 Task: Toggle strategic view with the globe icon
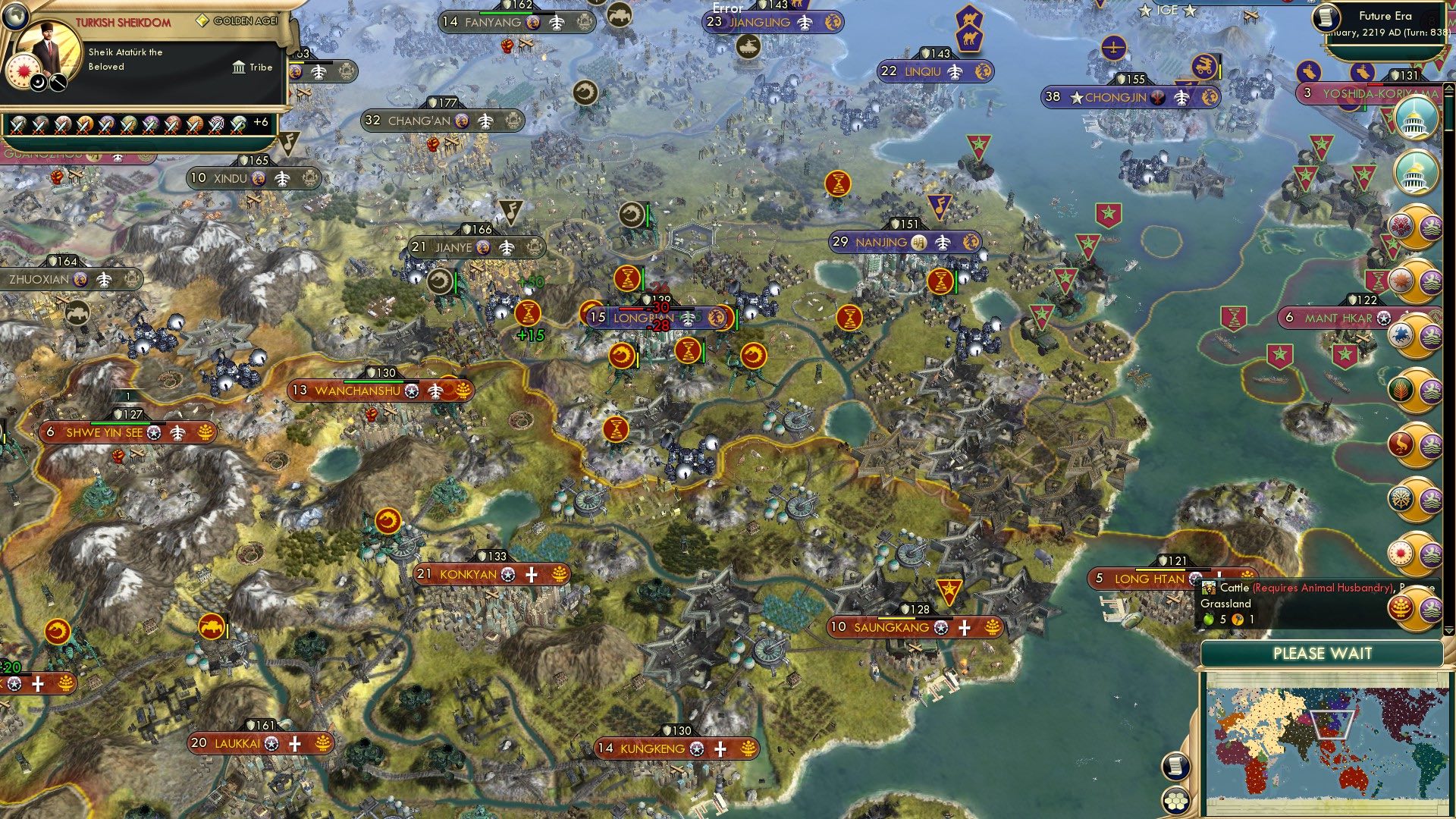15,17
